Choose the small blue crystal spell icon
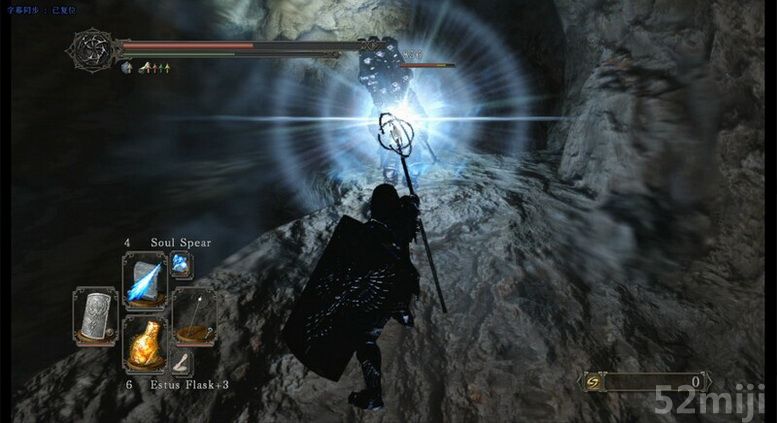777x423 pixels. click(181, 264)
